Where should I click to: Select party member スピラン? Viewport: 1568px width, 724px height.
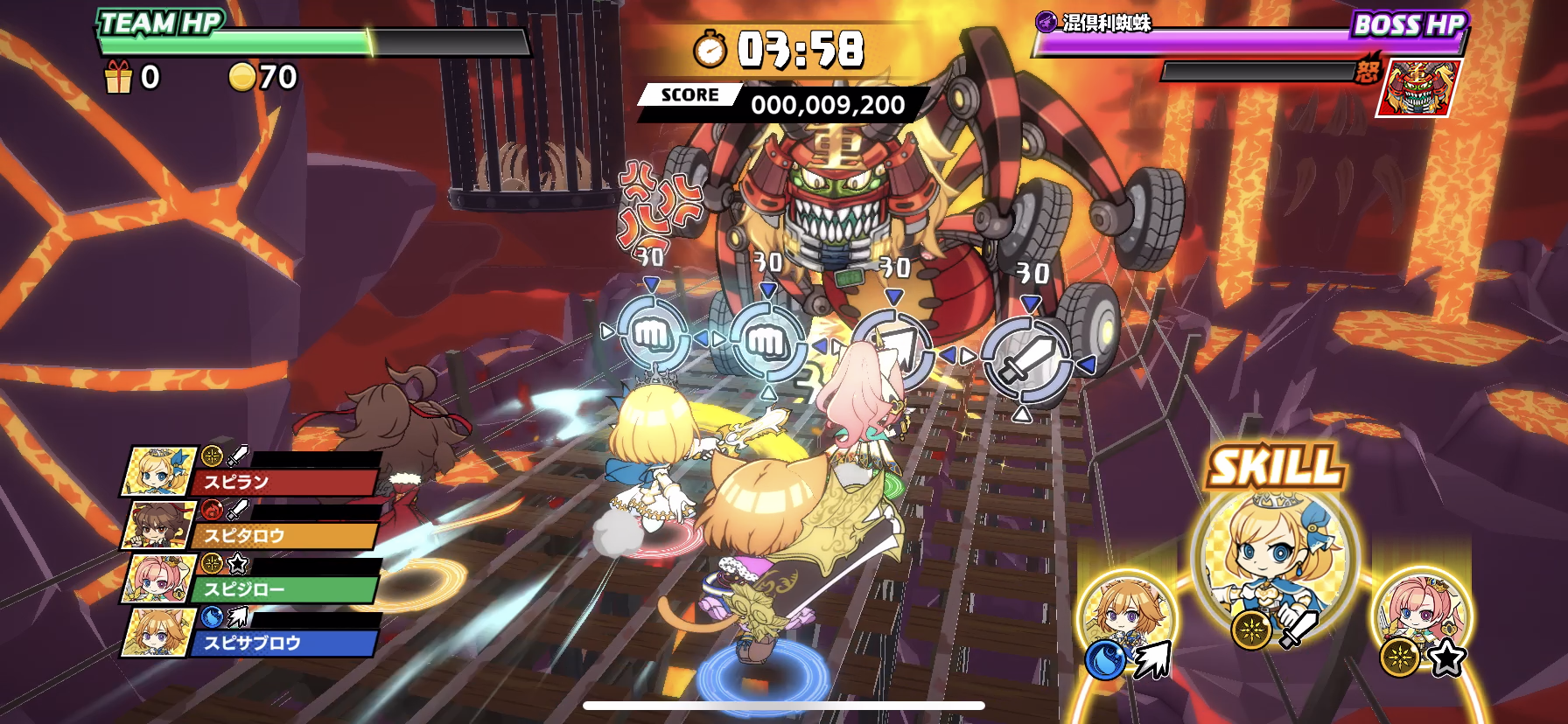click(x=251, y=473)
